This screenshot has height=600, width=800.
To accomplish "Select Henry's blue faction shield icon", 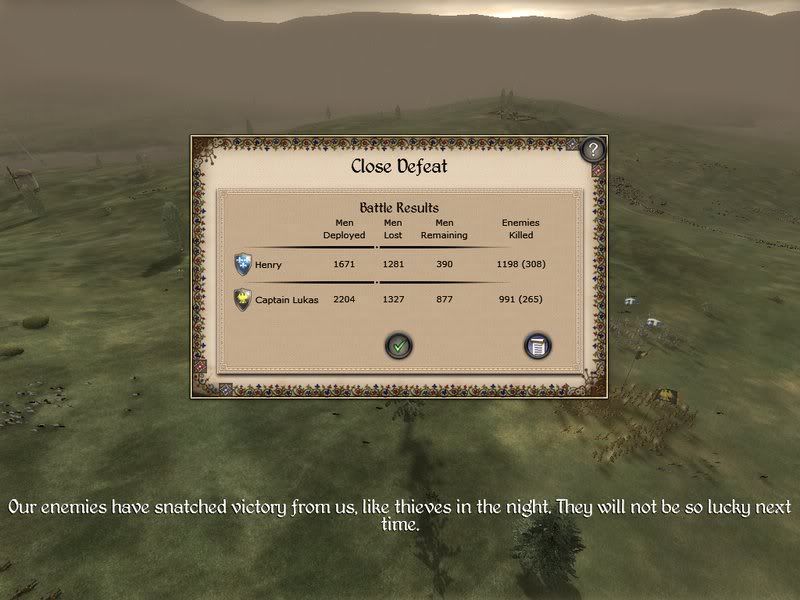I will click(243, 264).
